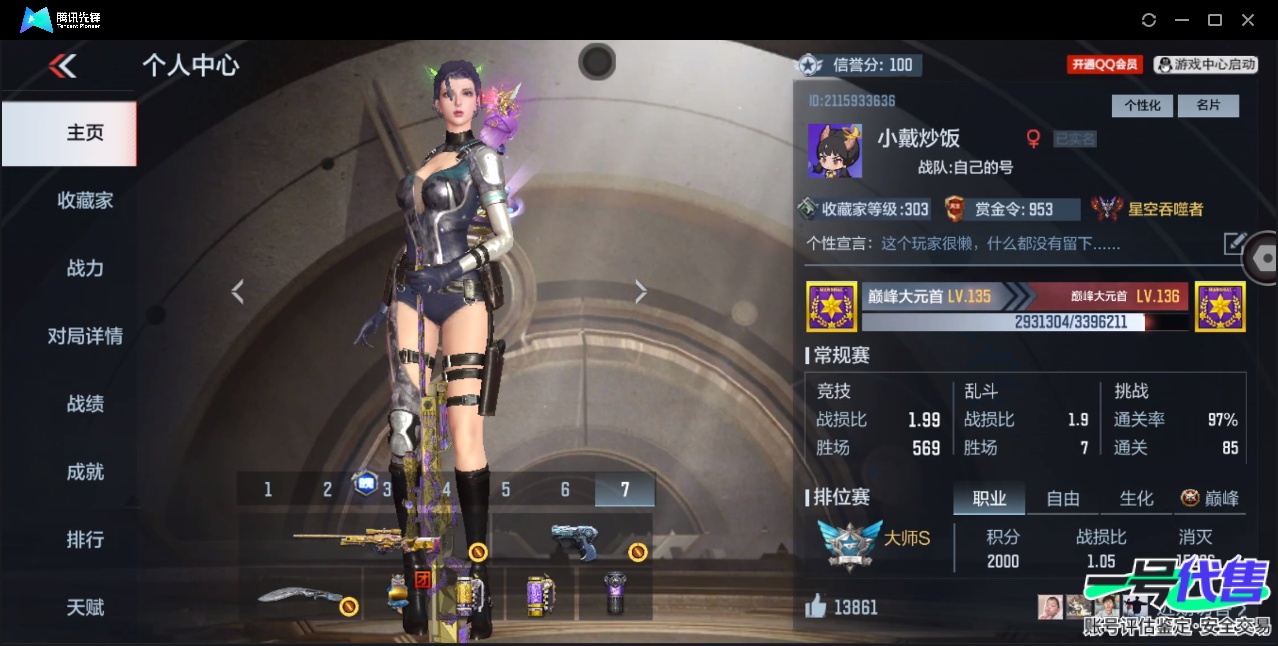Image resolution: width=1278 pixels, height=646 pixels.
Task: Maximize the emulator window
Action: point(1215,20)
